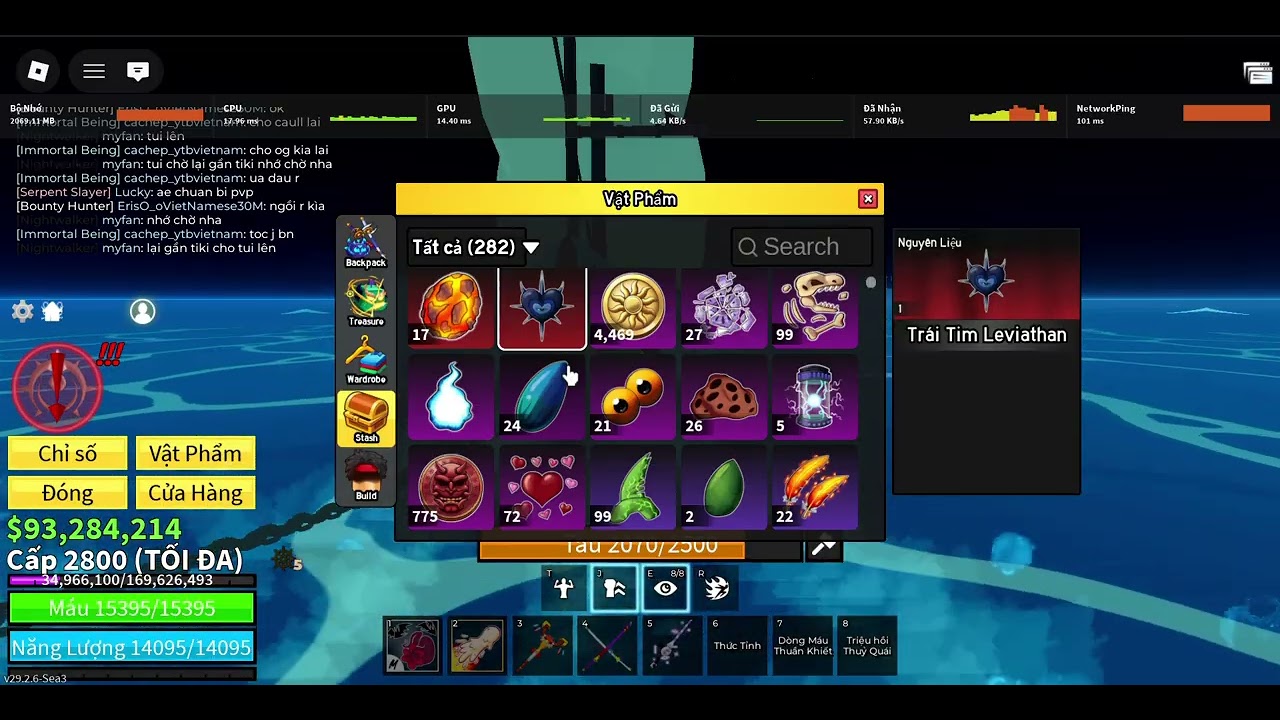Open the Chỉ số stats button

(68, 454)
